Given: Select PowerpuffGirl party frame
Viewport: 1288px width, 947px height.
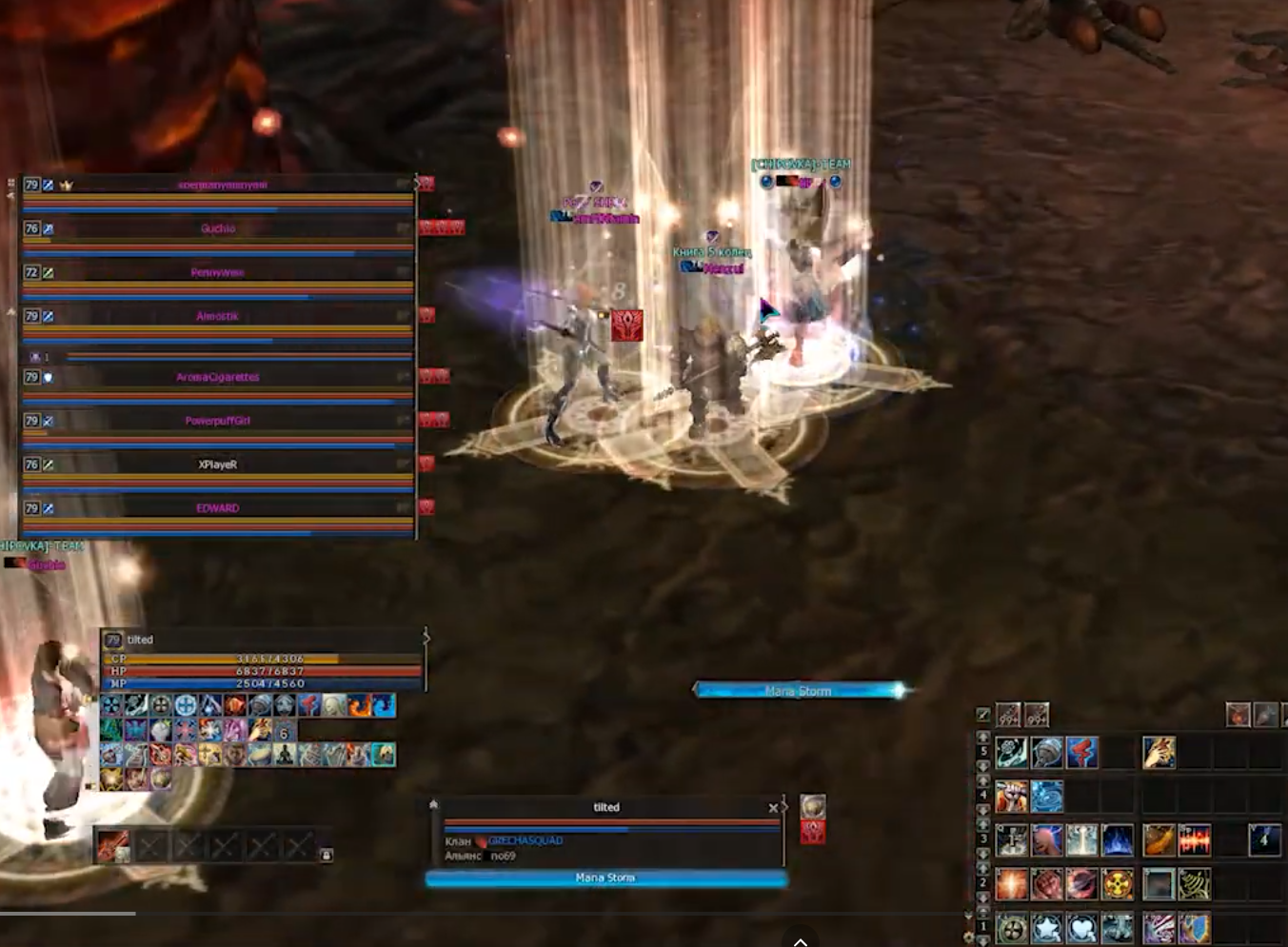Looking at the screenshot, I should point(218,421).
